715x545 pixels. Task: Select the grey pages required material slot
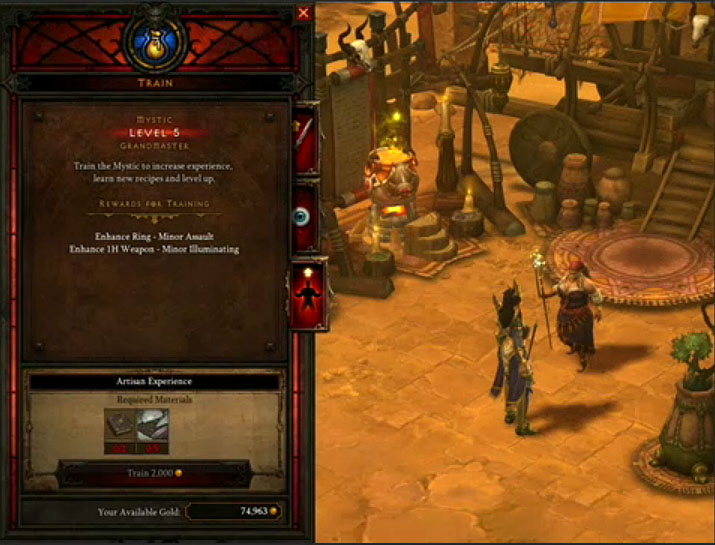click(153, 424)
